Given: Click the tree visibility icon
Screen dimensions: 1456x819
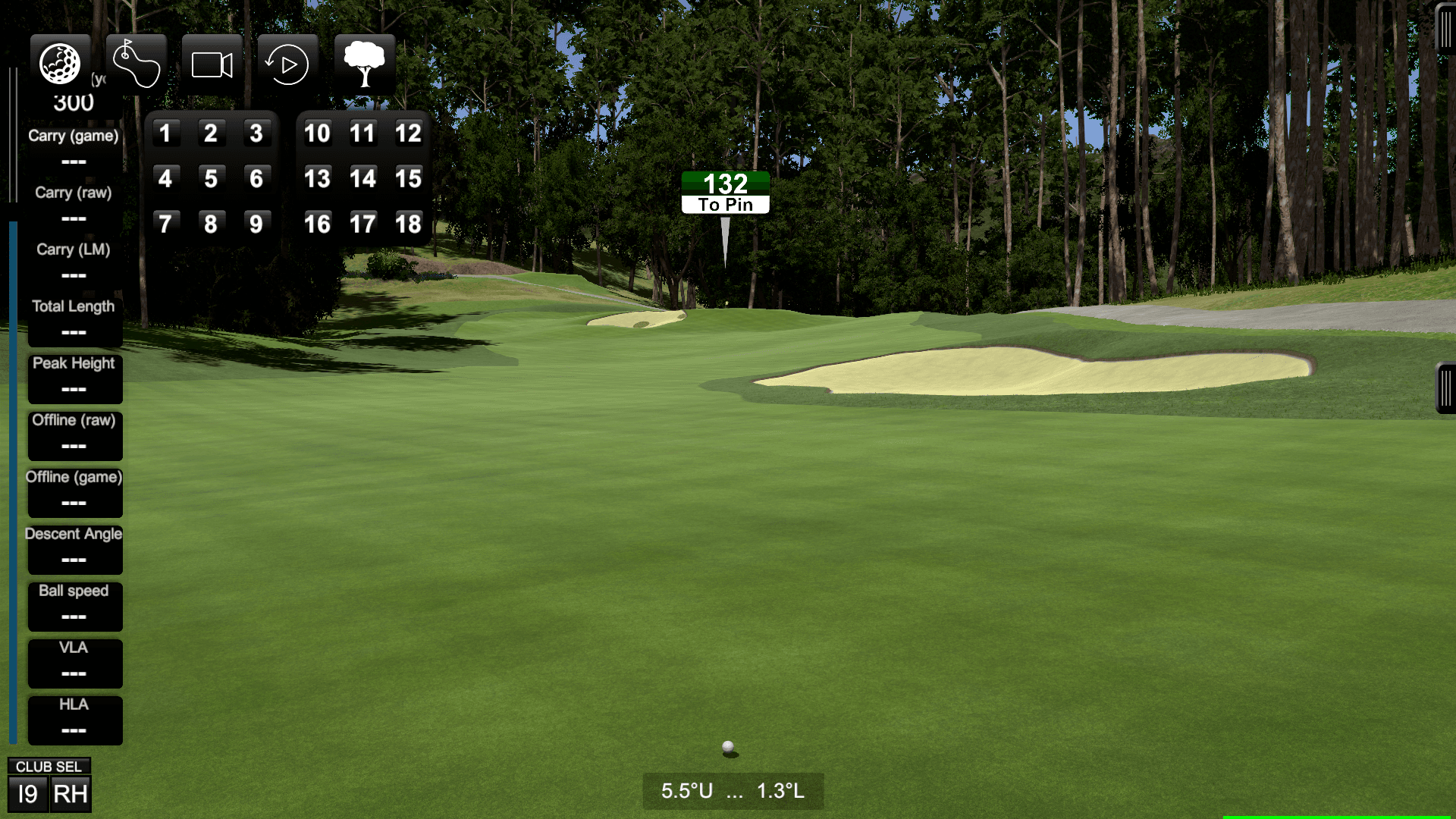Looking at the screenshot, I should (366, 64).
